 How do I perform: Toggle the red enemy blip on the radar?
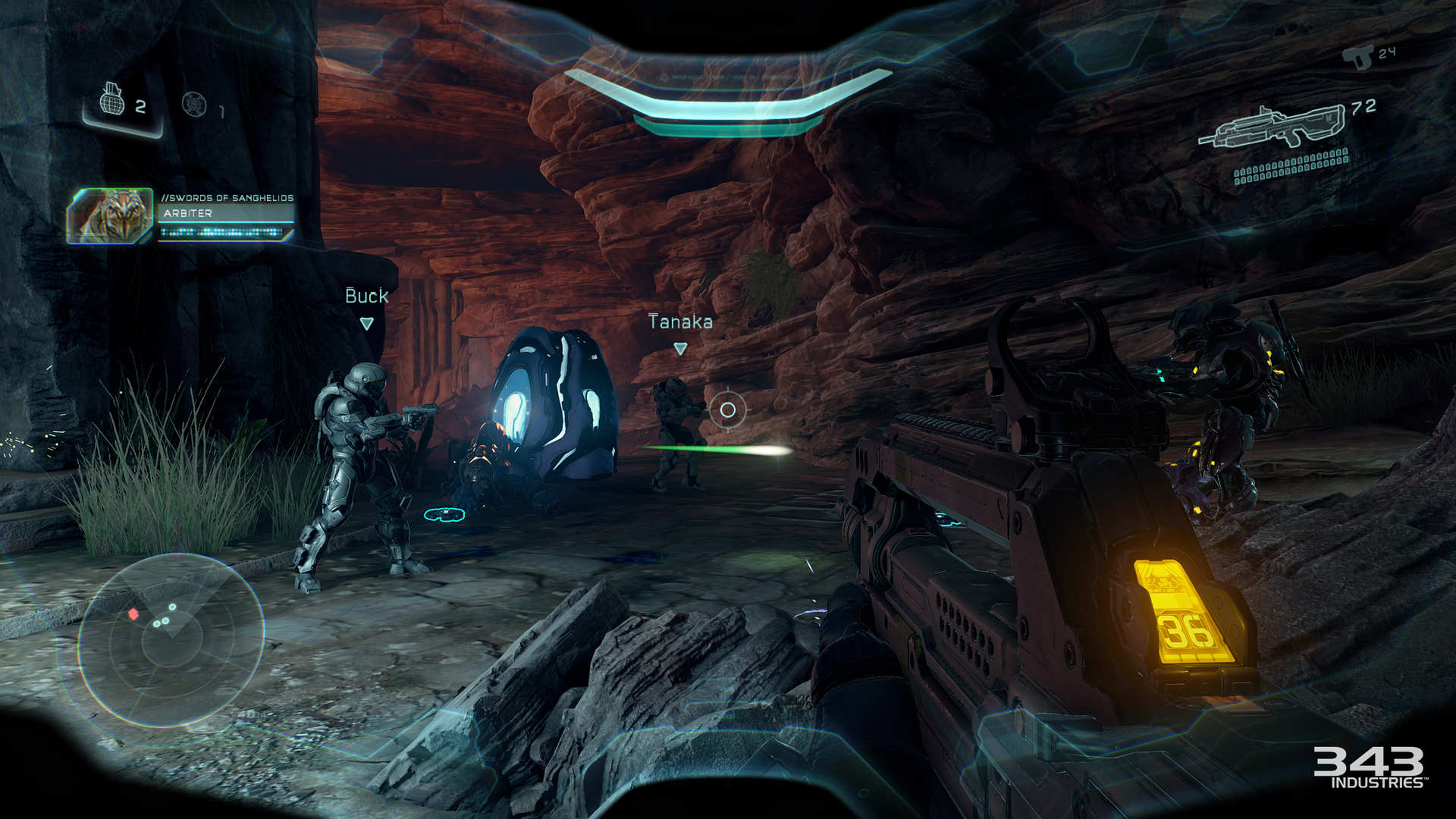pyautogui.click(x=133, y=614)
